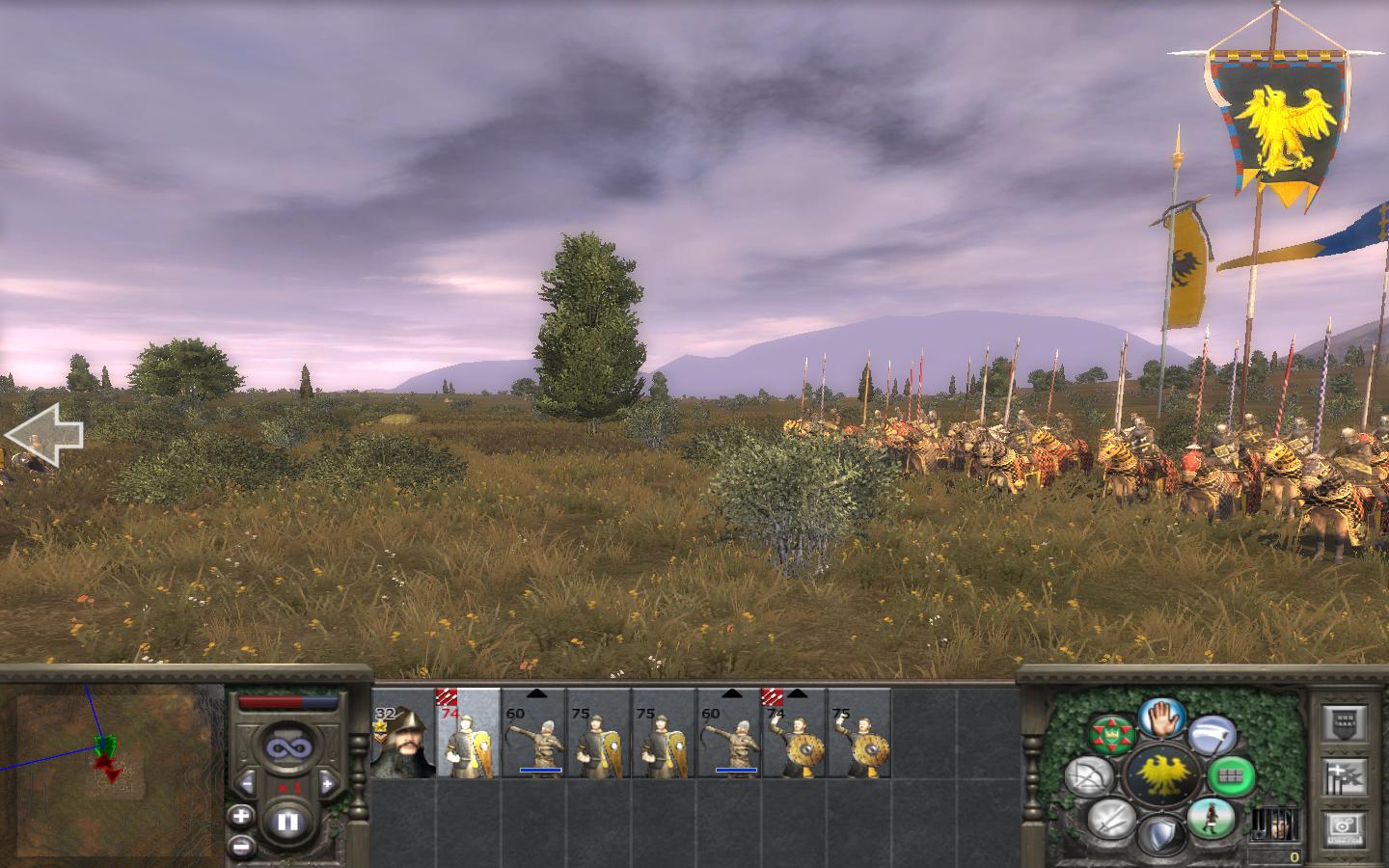Toggle guard mode shield button
1389x868 pixels.
(x=1160, y=833)
